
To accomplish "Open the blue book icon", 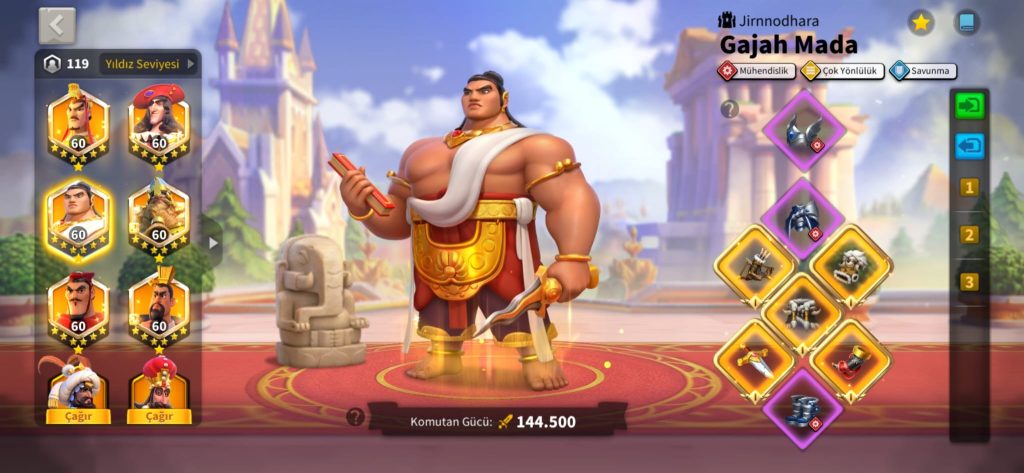I will coord(966,23).
